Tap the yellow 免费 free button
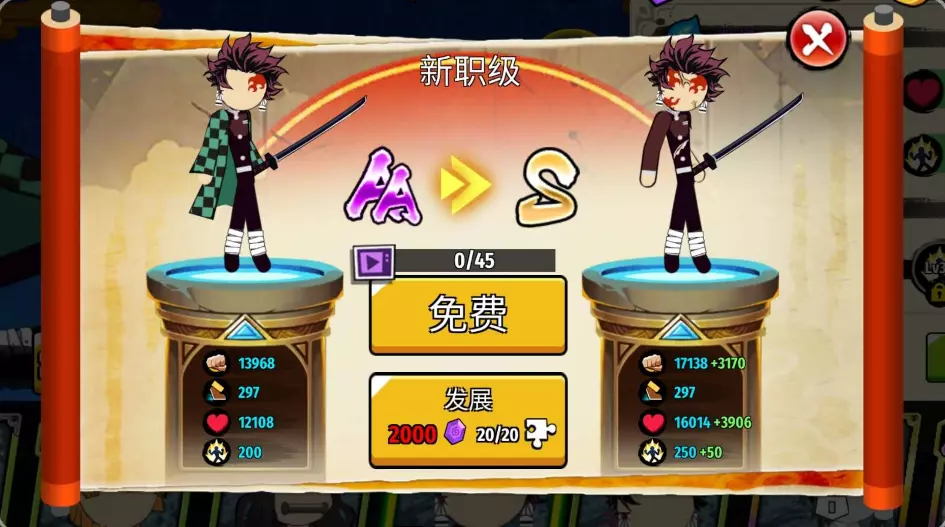This screenshot has height=527, width=945. [468, 314]
